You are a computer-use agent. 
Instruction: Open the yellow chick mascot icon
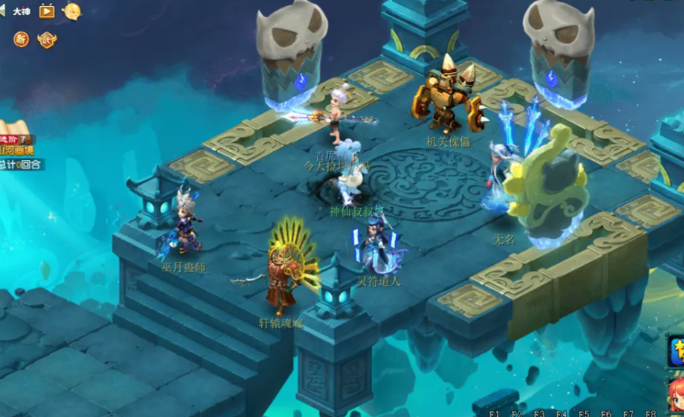(72, 12)
